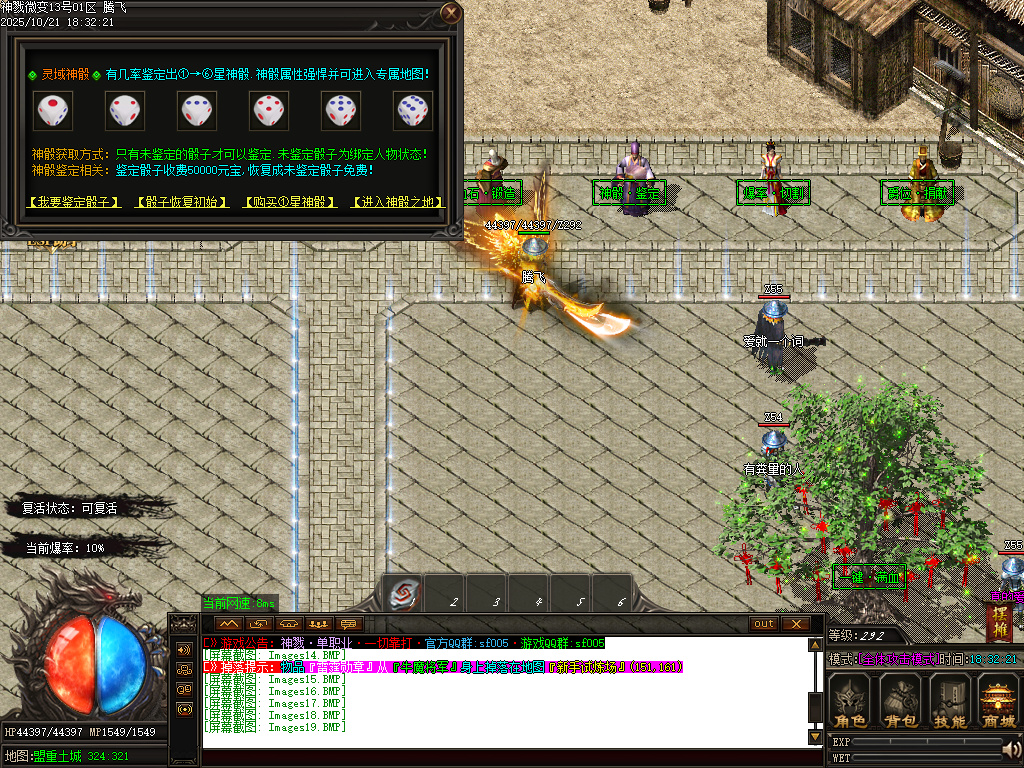Click the chat panel's out button
1024x768 pixels.
pos(764,624)
